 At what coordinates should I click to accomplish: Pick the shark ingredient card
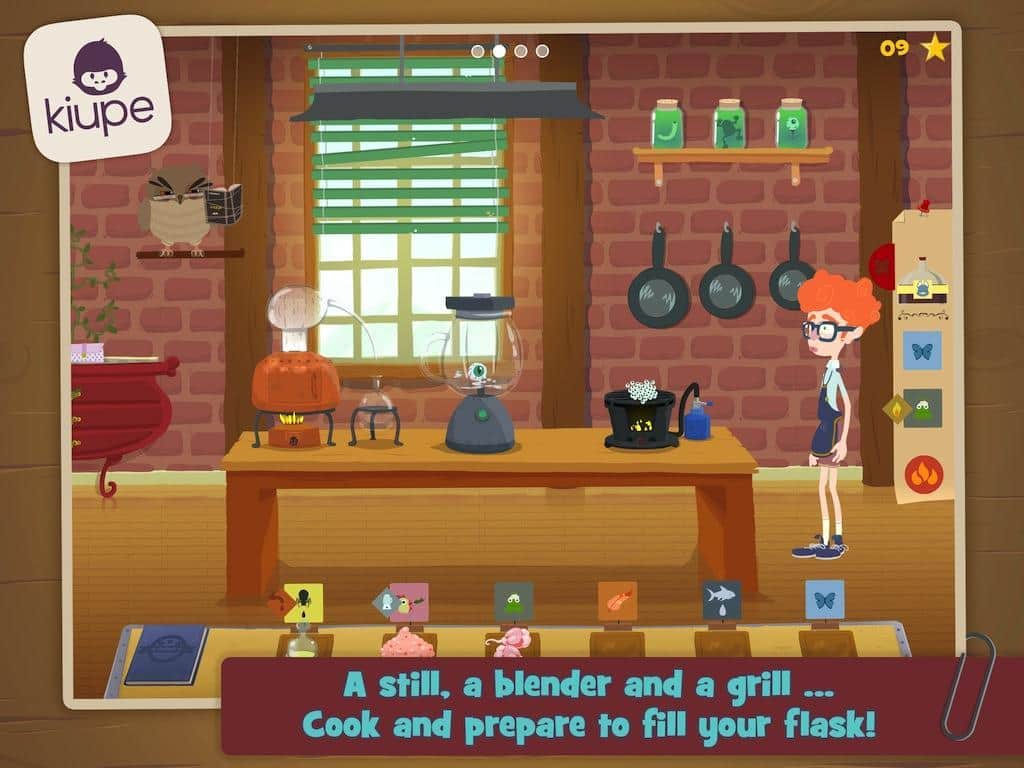(721, 600)
